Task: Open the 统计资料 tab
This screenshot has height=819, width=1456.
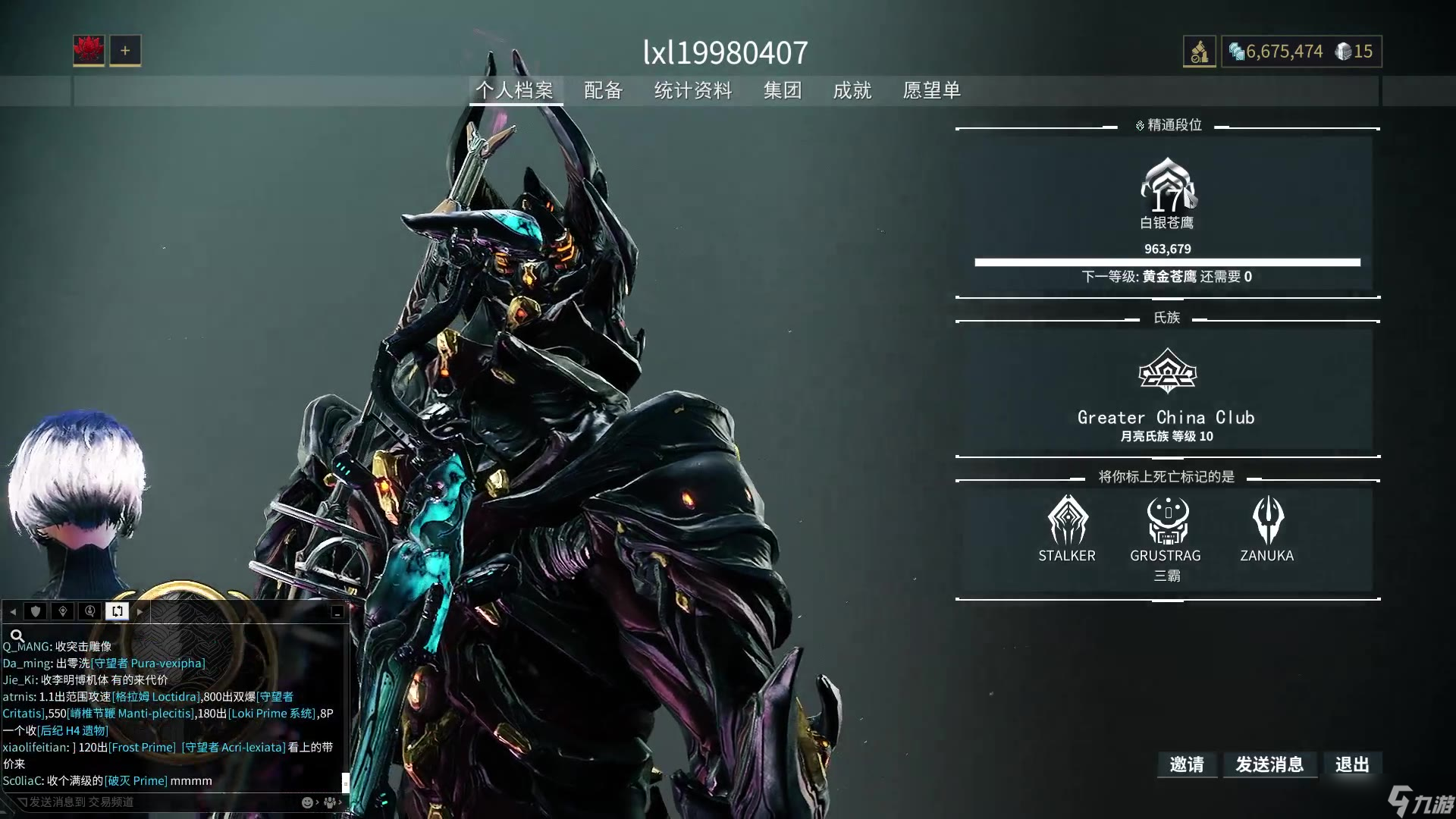Action: (x=693, y=91)
